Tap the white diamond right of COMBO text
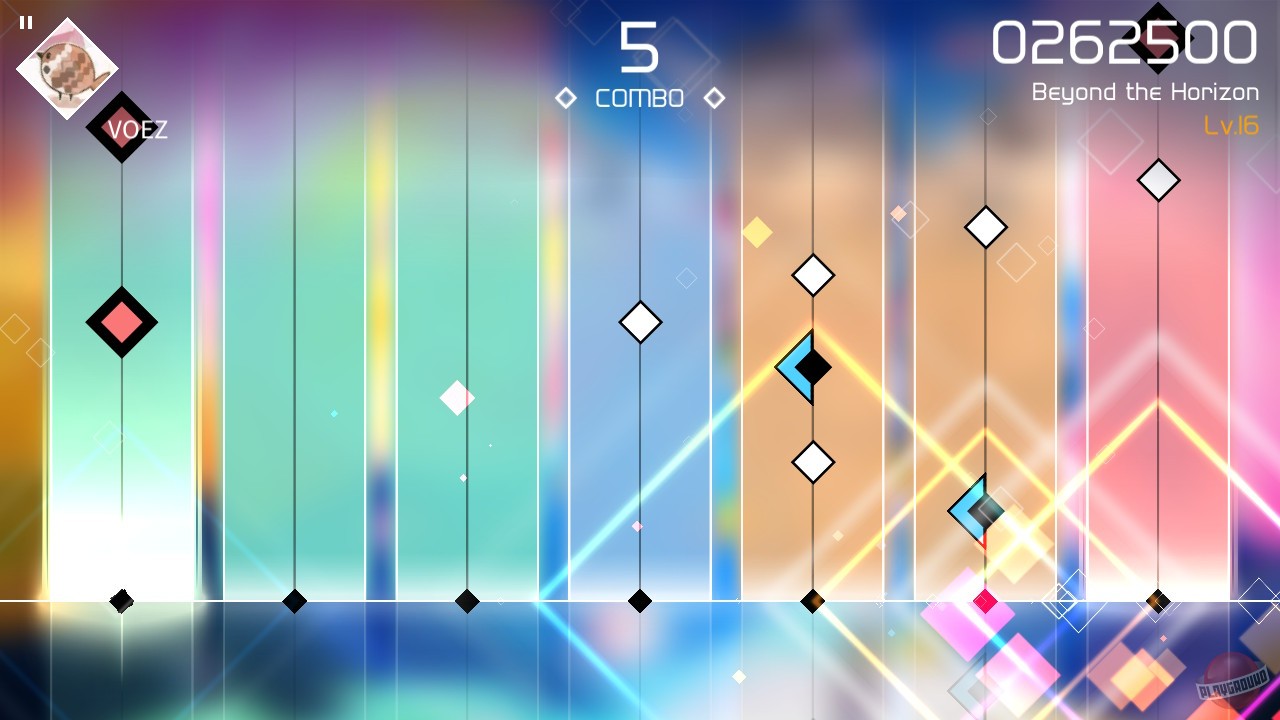The width and height of the screenshot is (1280, 720). [714, 98]
